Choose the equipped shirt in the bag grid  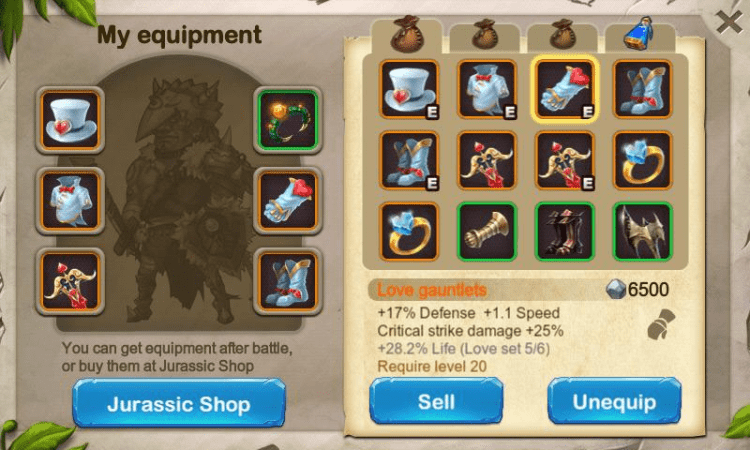tap(487, 89)
